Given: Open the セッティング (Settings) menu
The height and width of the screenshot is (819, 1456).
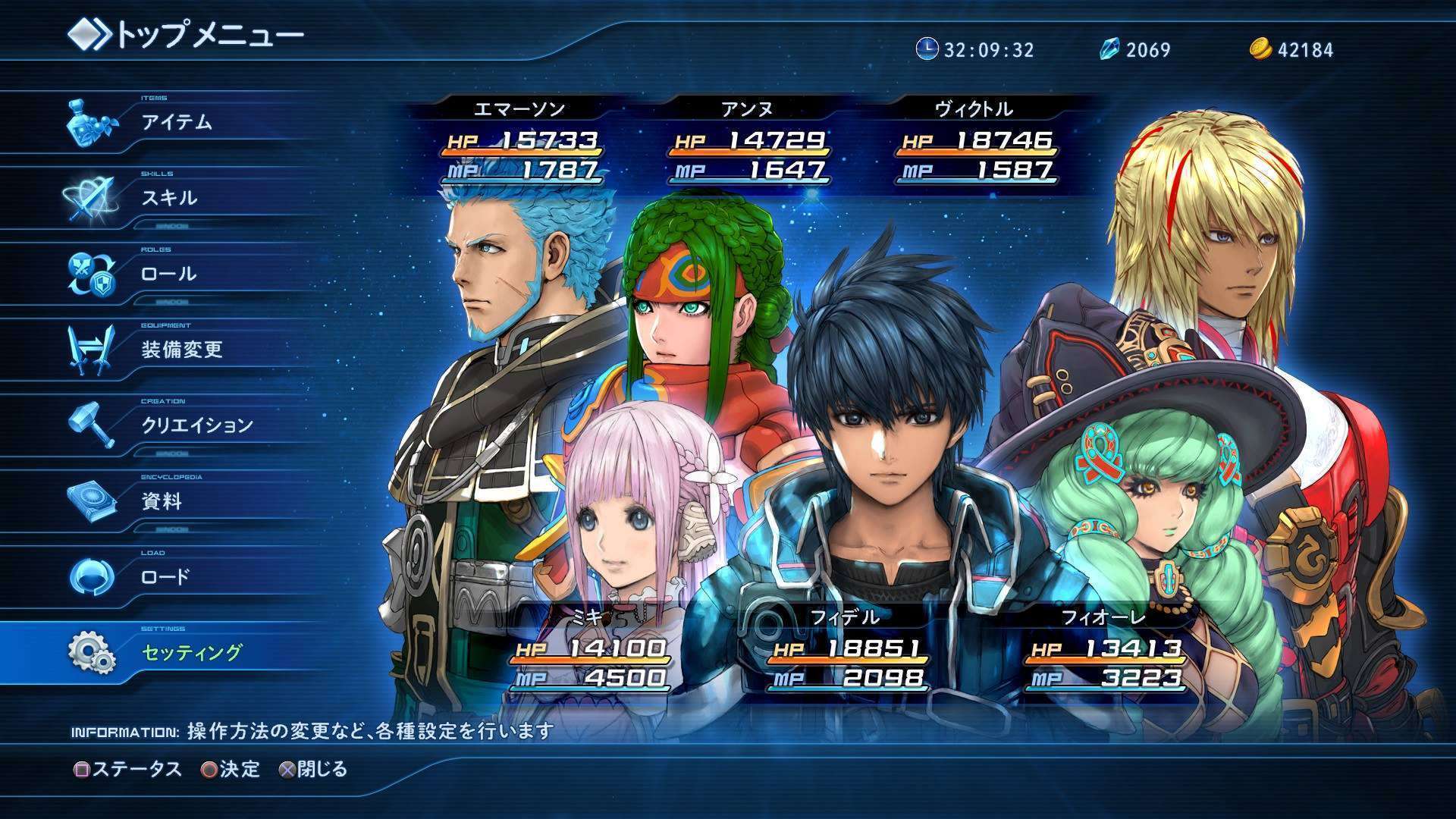Looking at the screenshot, I should coord(192,653).
